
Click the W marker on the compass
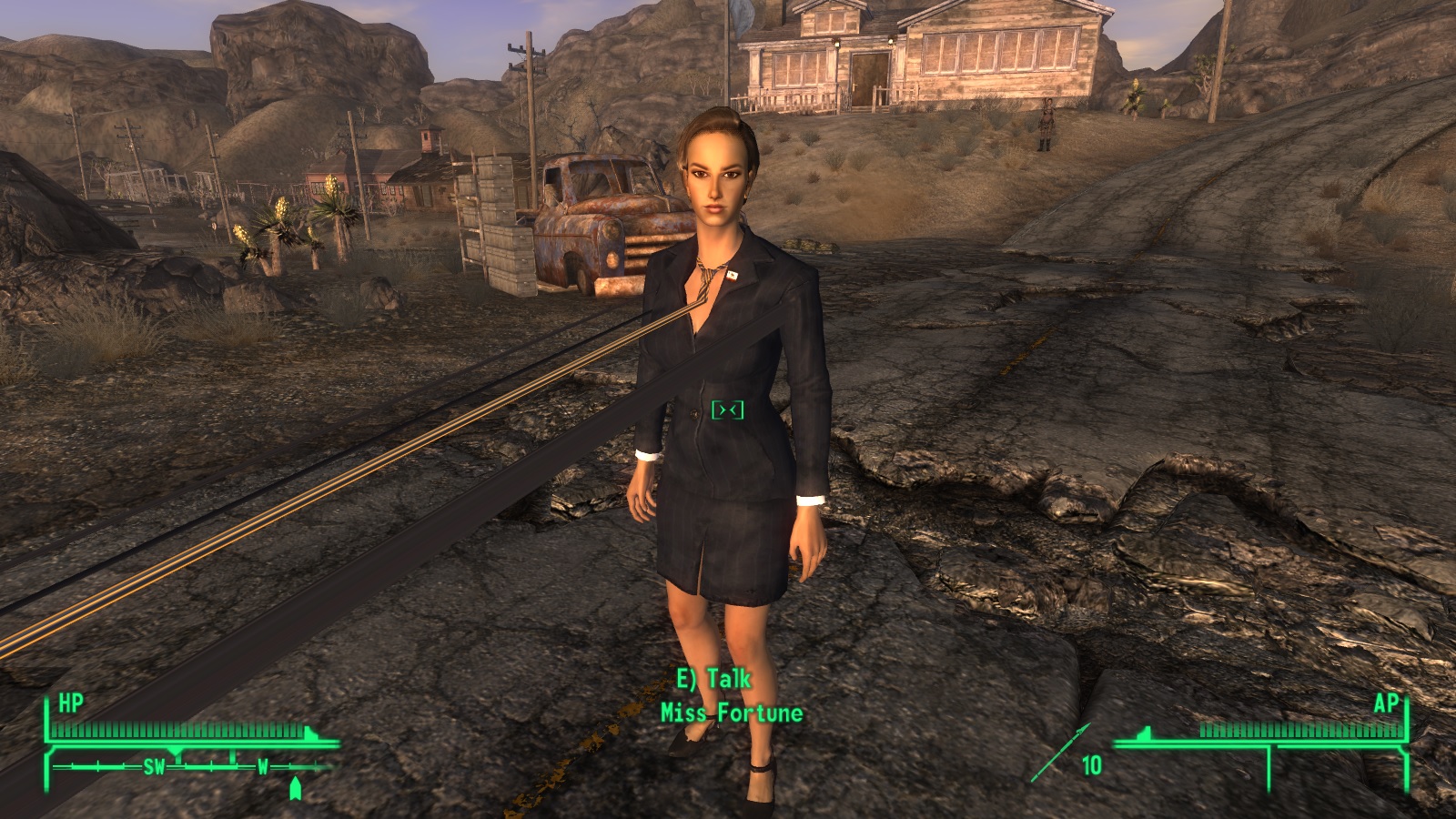[x=263, y=765]
